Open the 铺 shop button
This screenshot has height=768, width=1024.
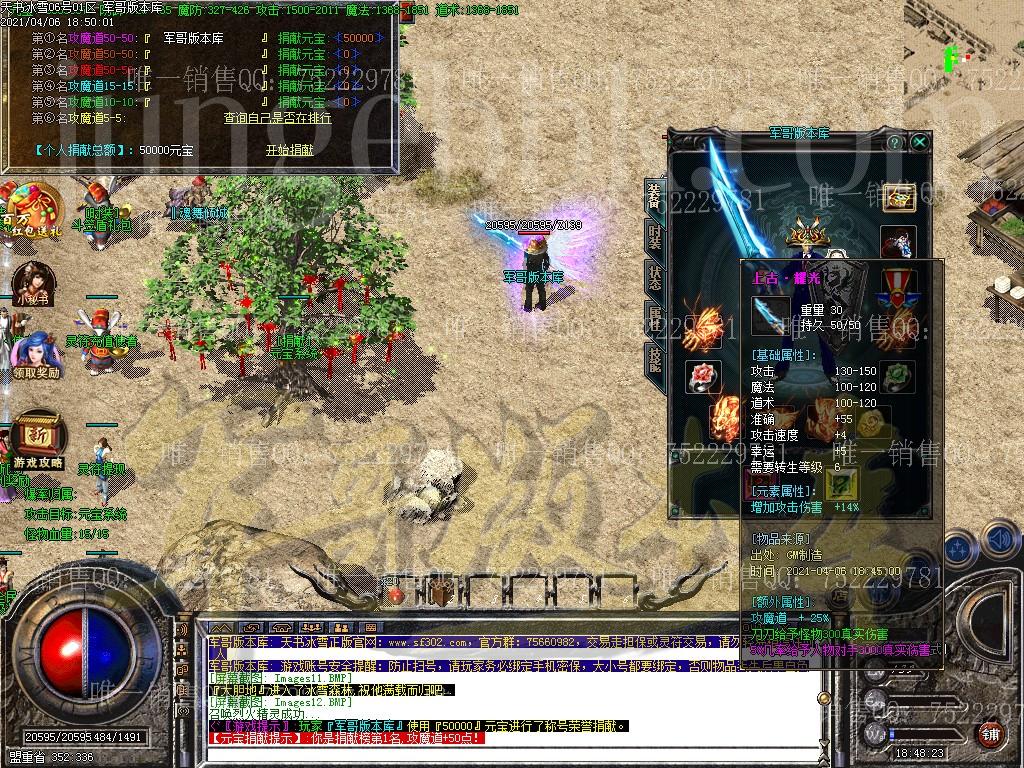(990, 734)
